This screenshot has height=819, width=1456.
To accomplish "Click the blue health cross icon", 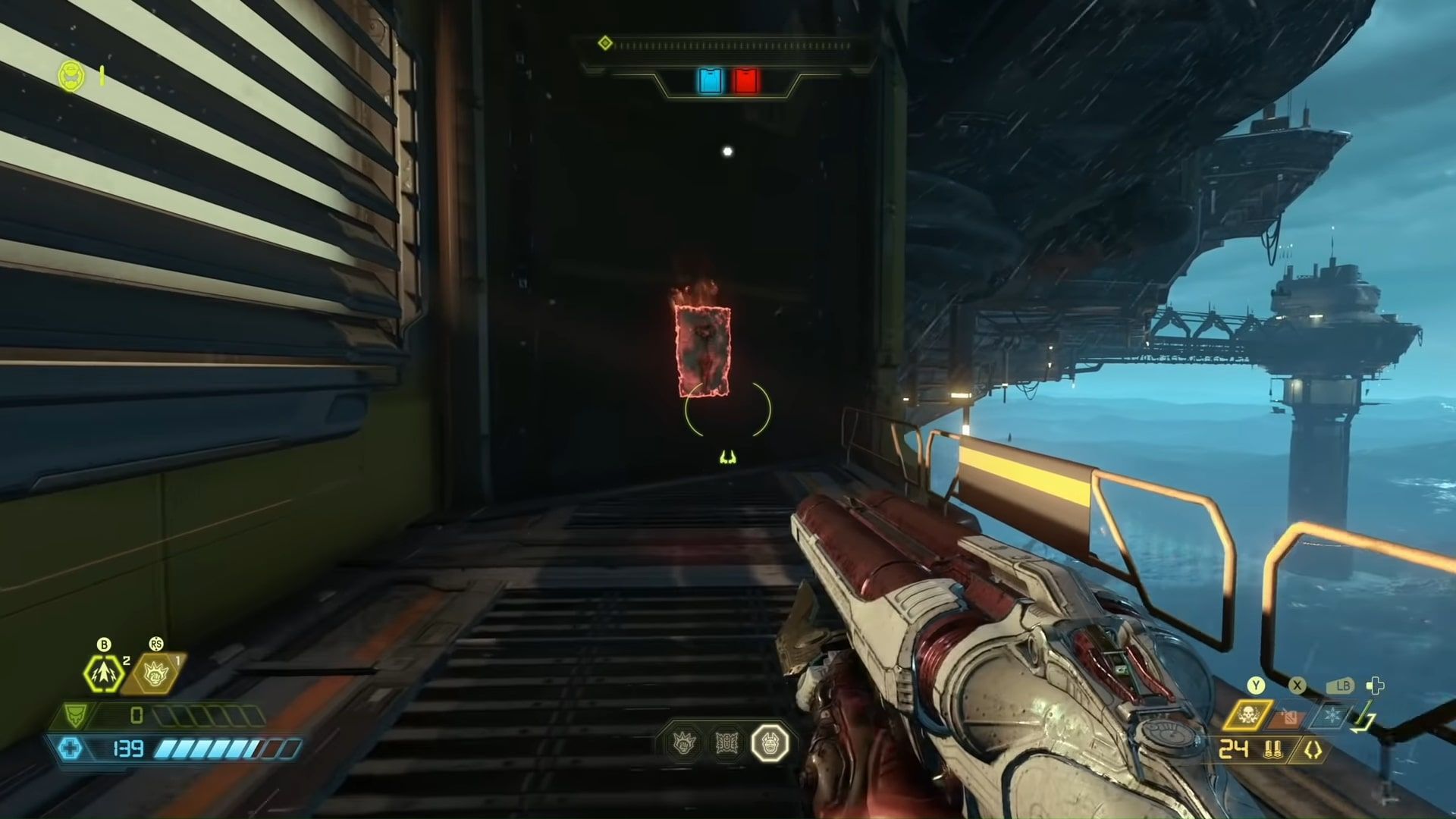I will pos(71,749).
